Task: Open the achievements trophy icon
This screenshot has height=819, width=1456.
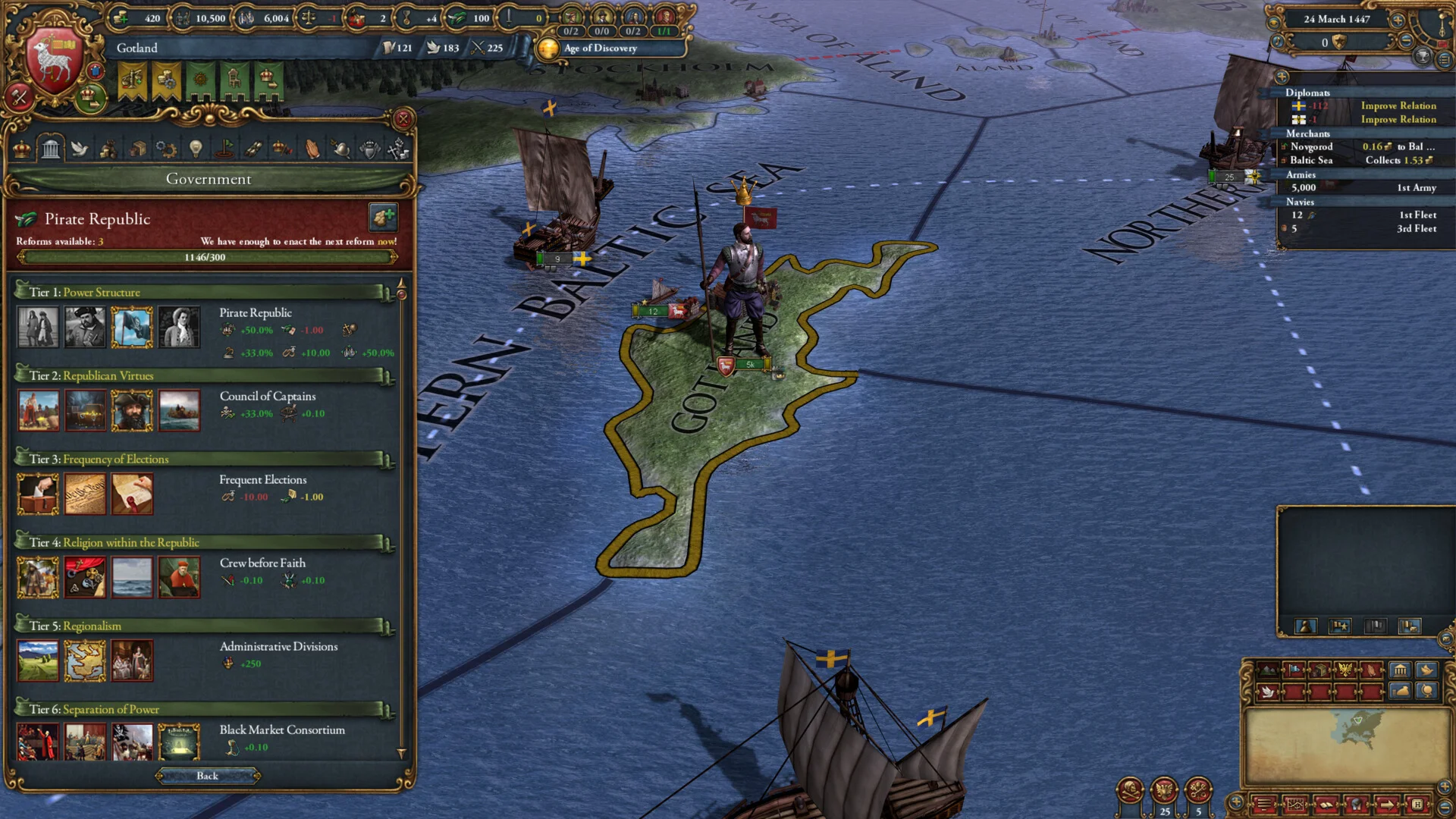Action: coord(1423,57)
